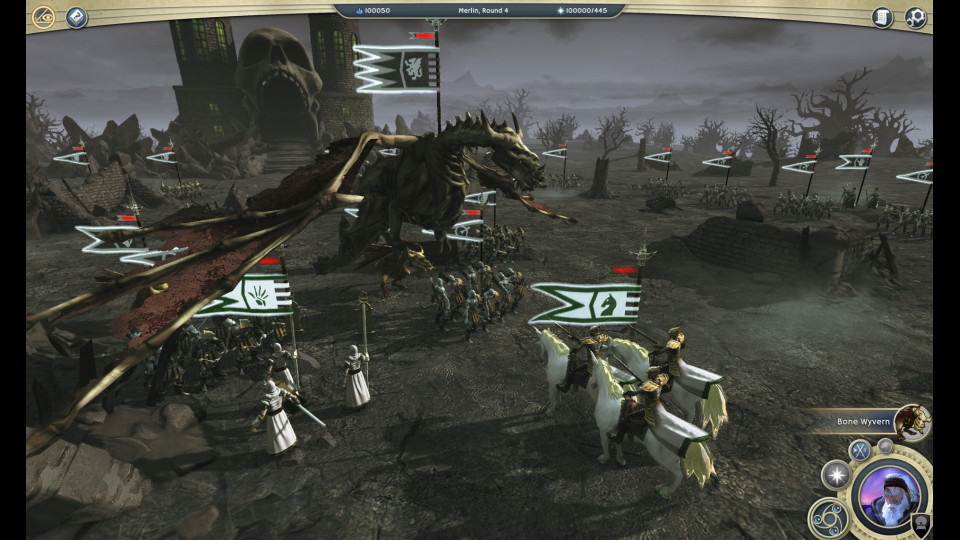Toggle the eye view icon
Image resolution: width=960 pixels, height=540 pixels.
point(43,17)
